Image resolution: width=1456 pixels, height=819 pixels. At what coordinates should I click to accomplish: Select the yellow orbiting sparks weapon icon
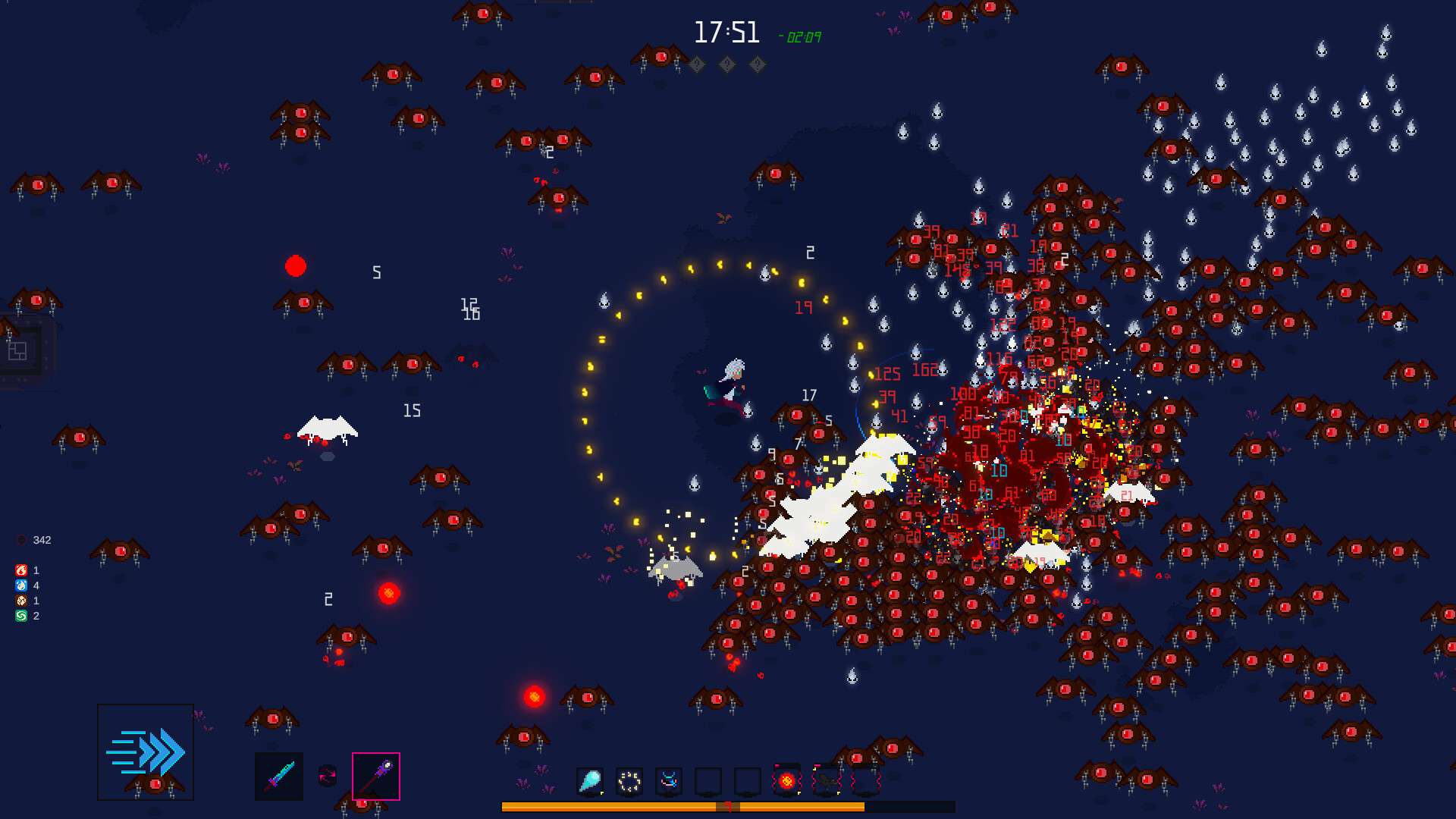628,781
